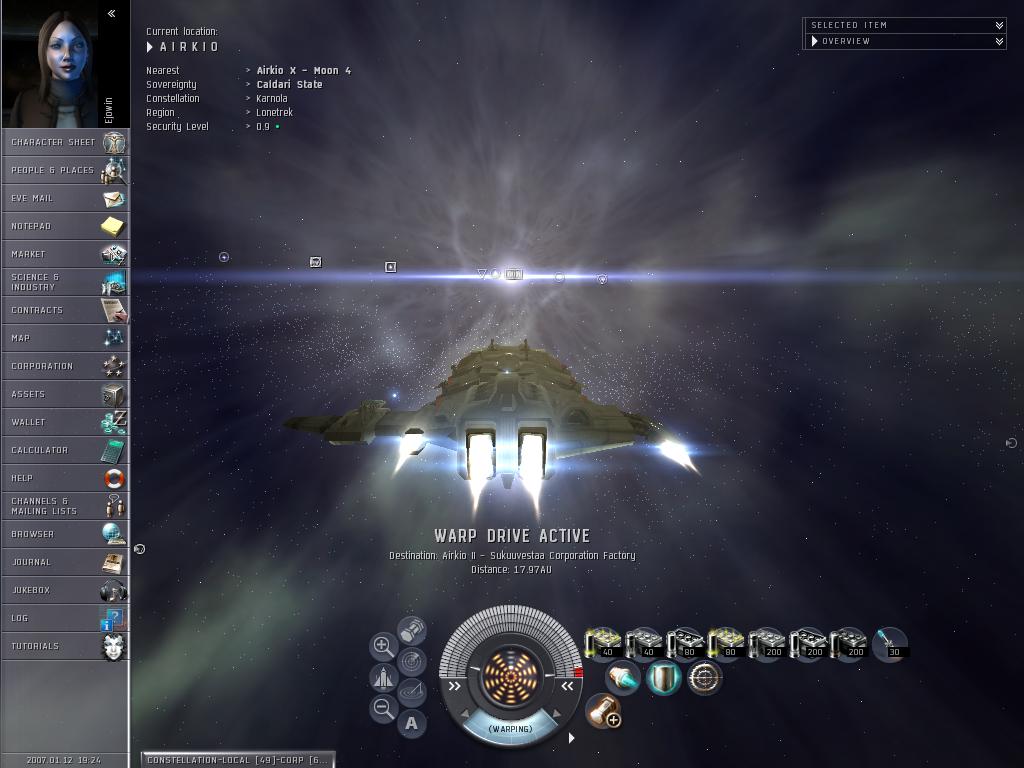1024x768 pixels.
Task: Click the zoom-out magnifier button
Action: click(383, 709)
